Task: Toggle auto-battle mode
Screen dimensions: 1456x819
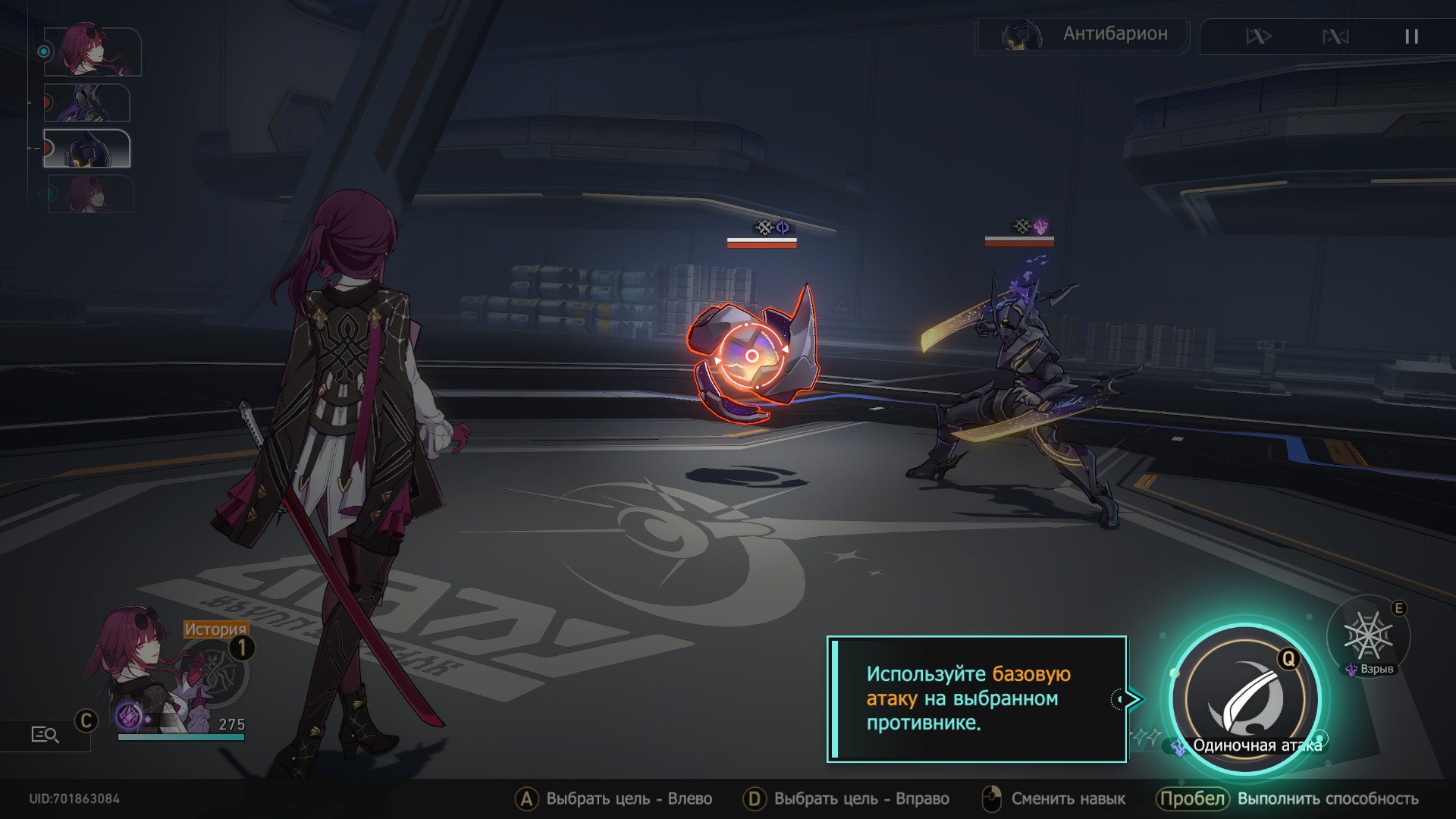Action: [x=1335, y=36]
